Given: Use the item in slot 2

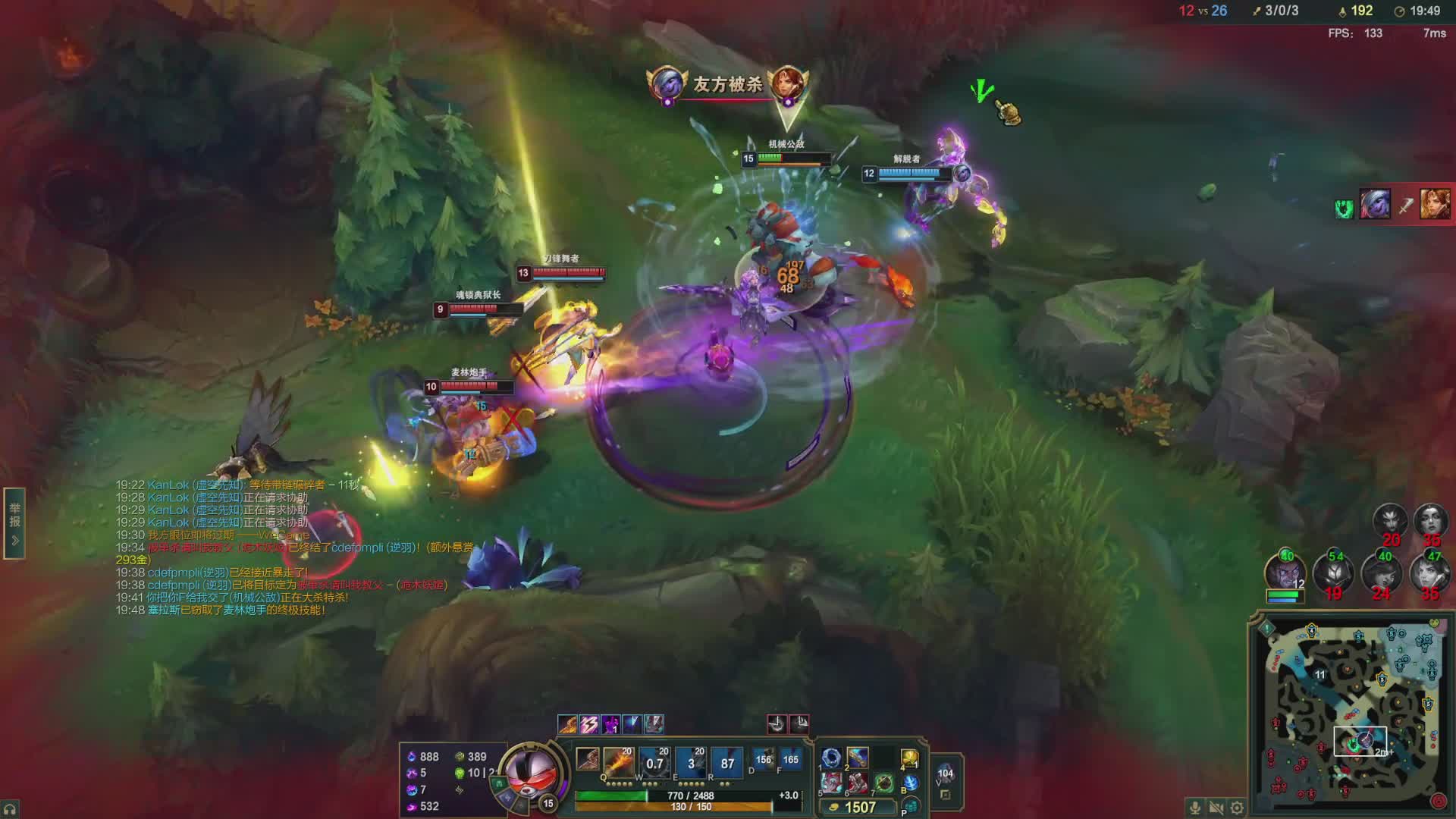Looking at the screenshot, I should click(857, 758).
